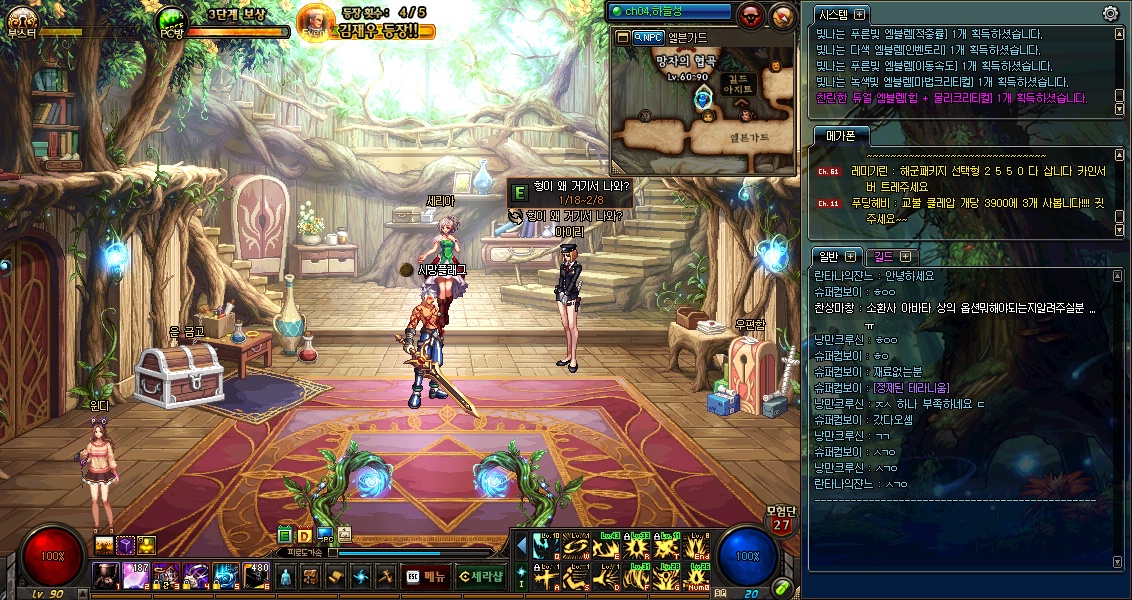Open the character info silhouette icon
Image resolution: width=1132 pixels, height=600 pixels.
click(285, 577)
